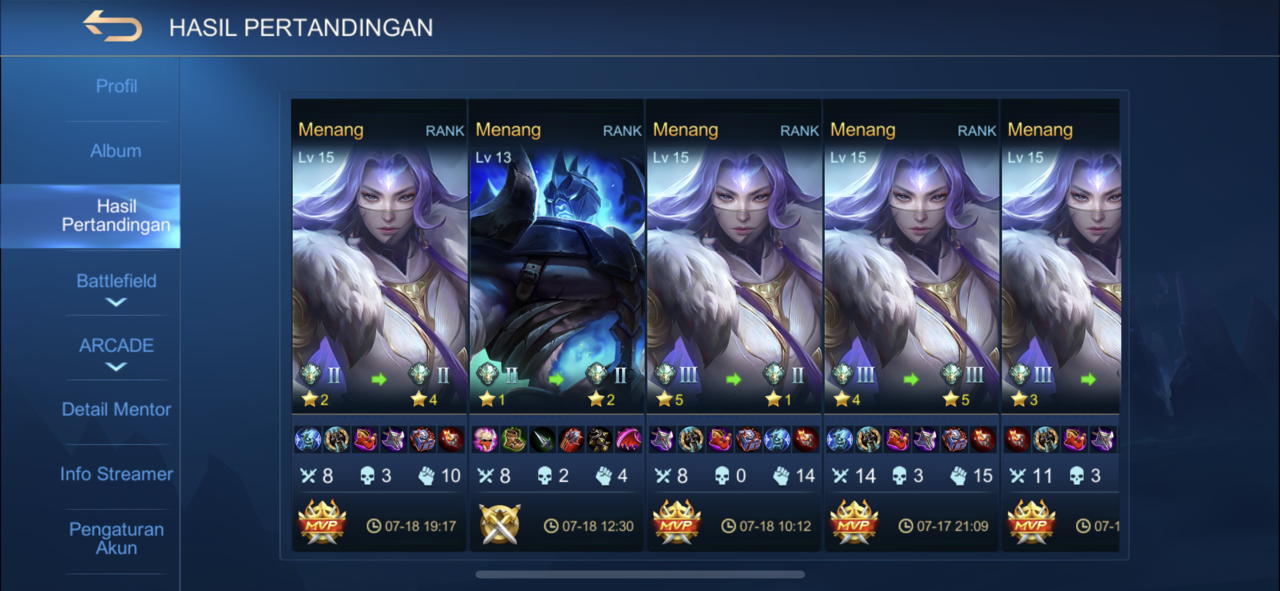The height and width of the screenshot is (591, 1280).
Task: Select the Hasil Pertandingan tab
Action: 116,216
